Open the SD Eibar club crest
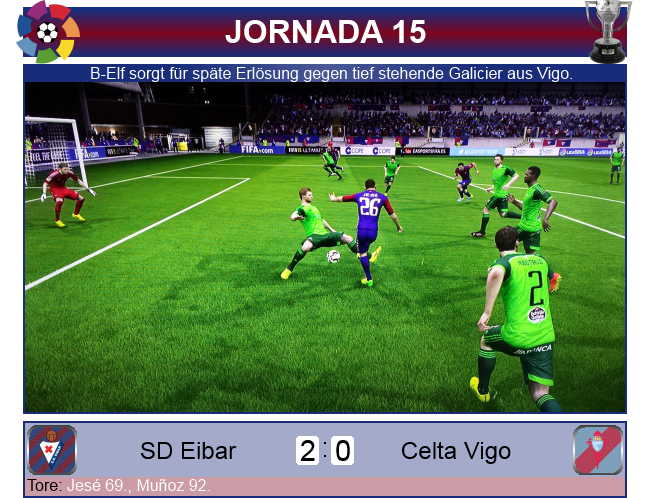Viewport: 650px width, 498px height. [52, 450]
